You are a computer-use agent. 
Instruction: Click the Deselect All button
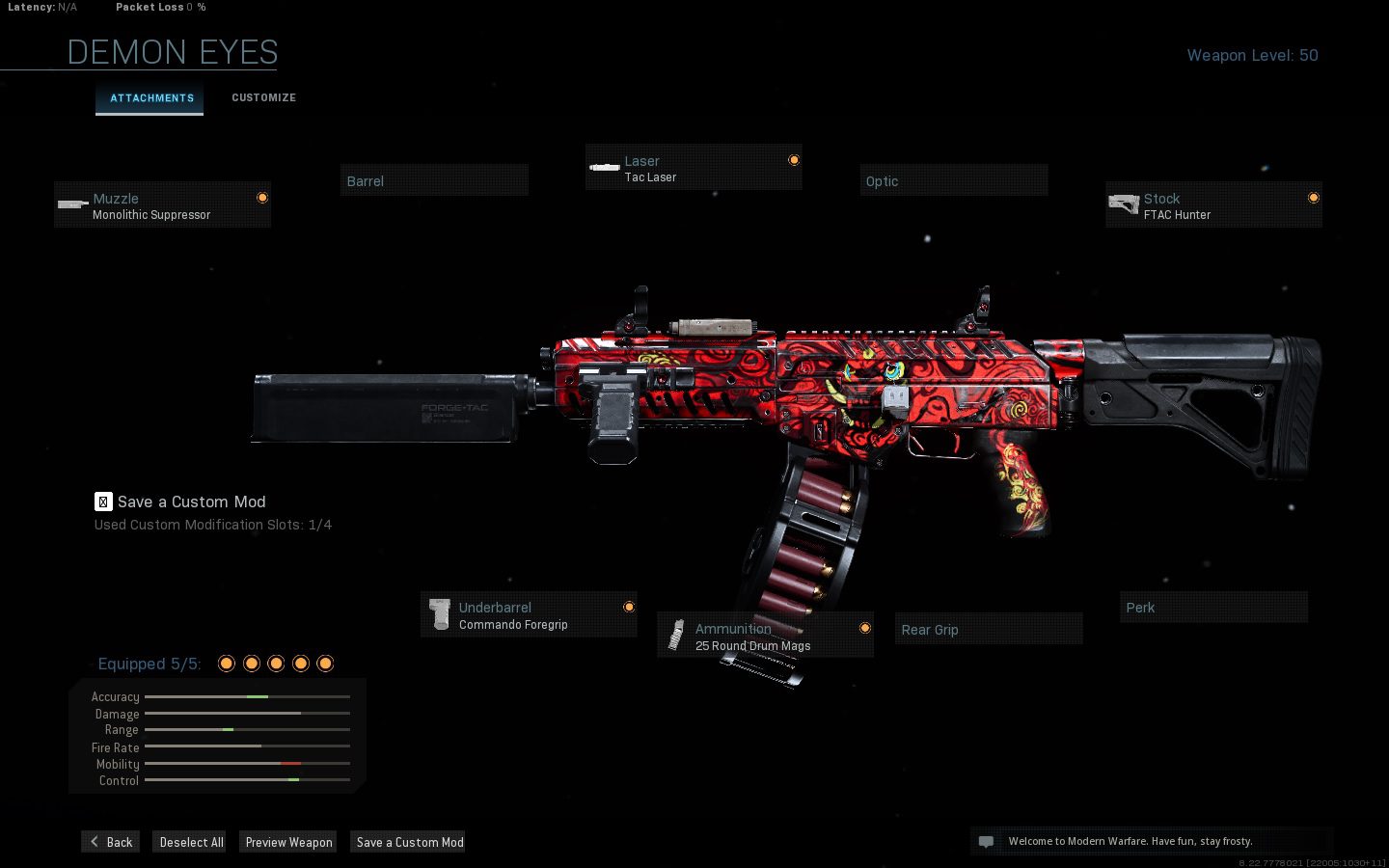click(191, 842)
